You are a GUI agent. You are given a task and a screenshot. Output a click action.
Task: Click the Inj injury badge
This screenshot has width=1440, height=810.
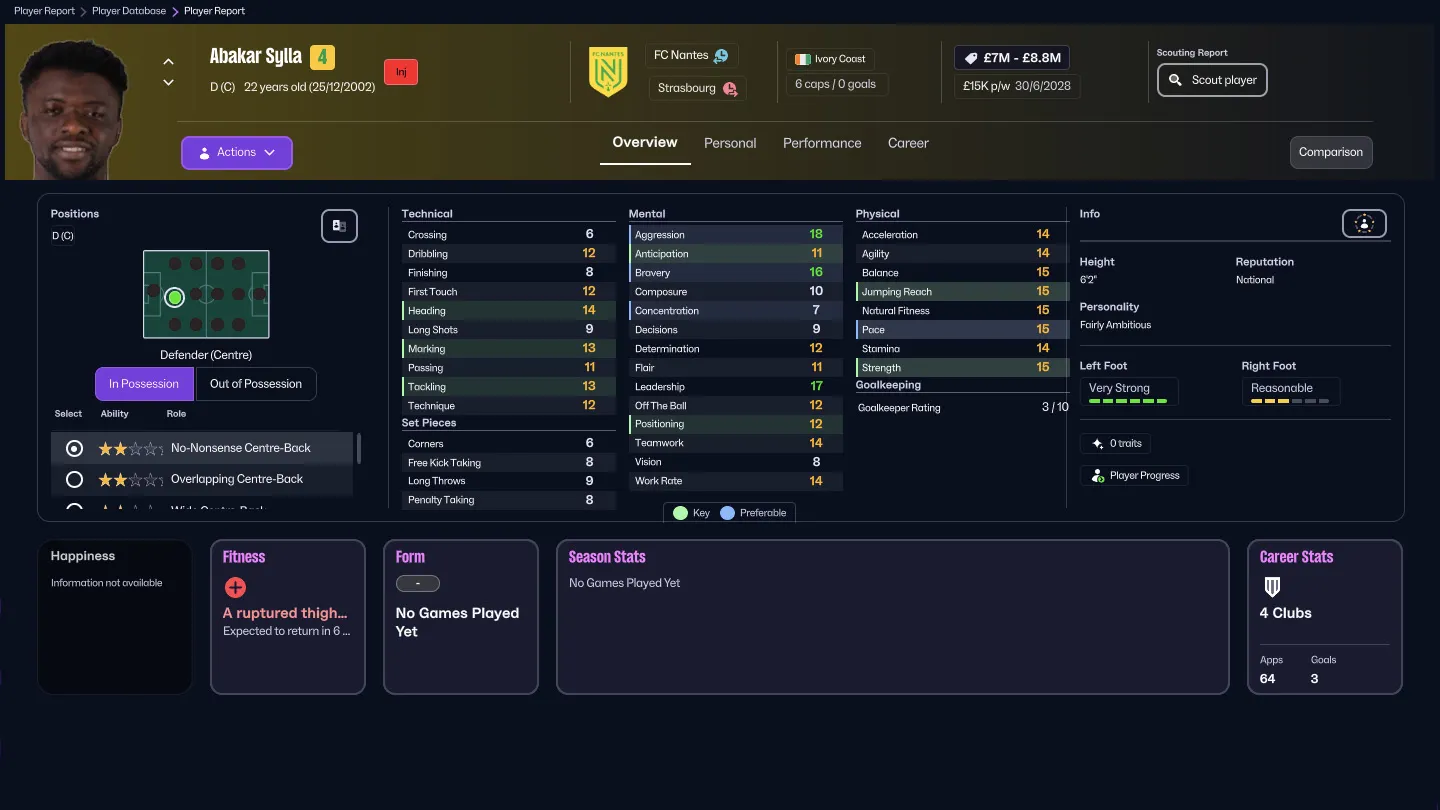tap(400, 71)
